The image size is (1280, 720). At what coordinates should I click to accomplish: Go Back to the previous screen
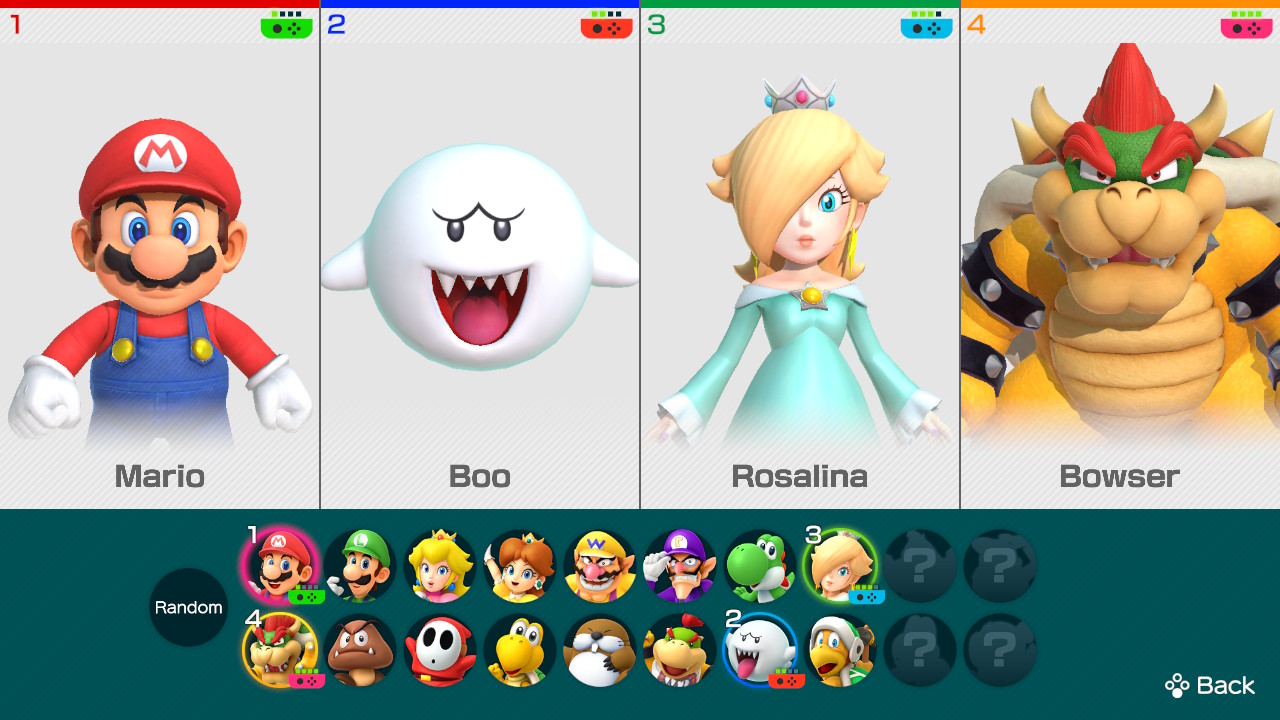coord(1210,685)
